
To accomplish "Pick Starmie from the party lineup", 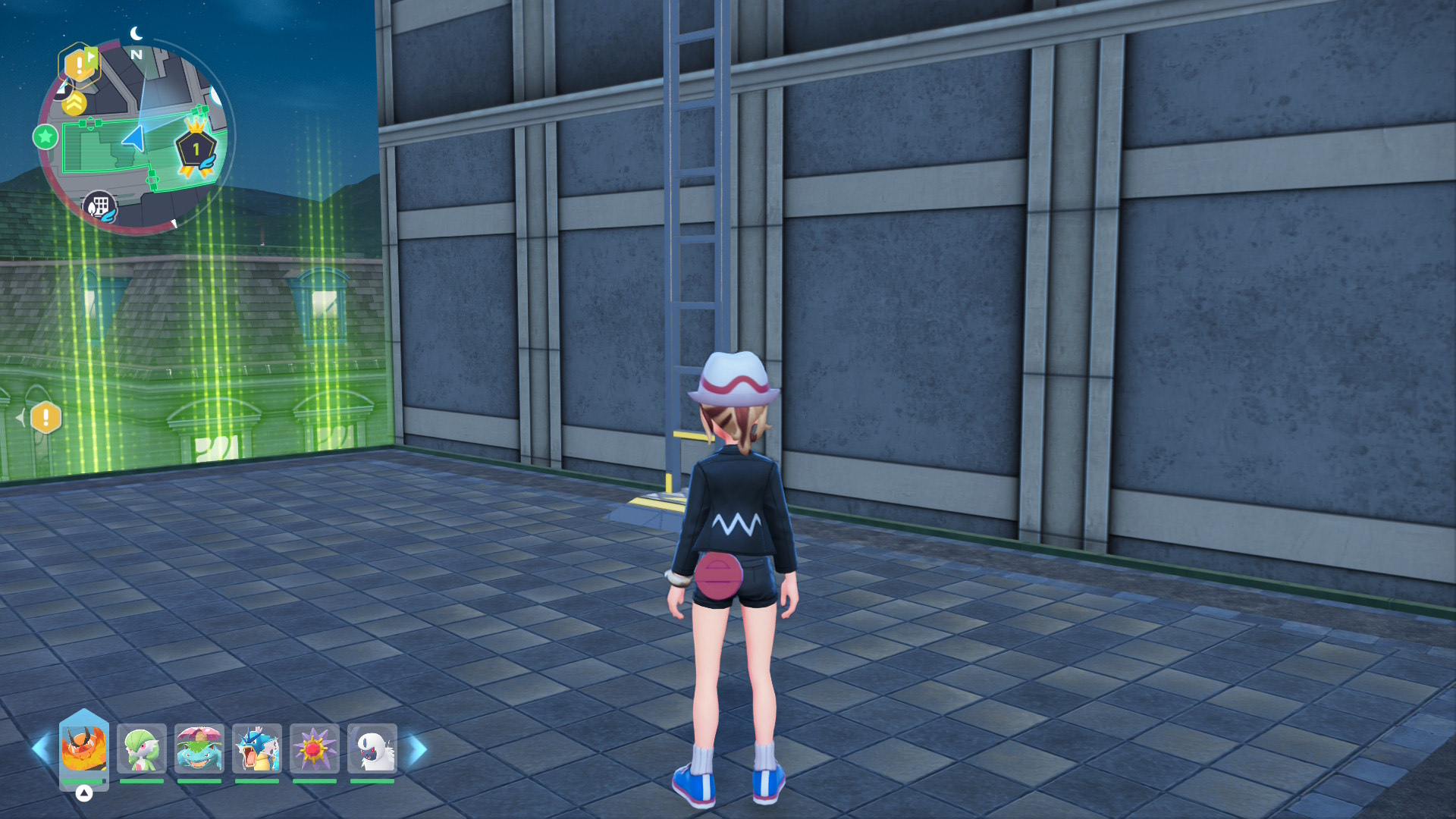I will pos(314,749).
